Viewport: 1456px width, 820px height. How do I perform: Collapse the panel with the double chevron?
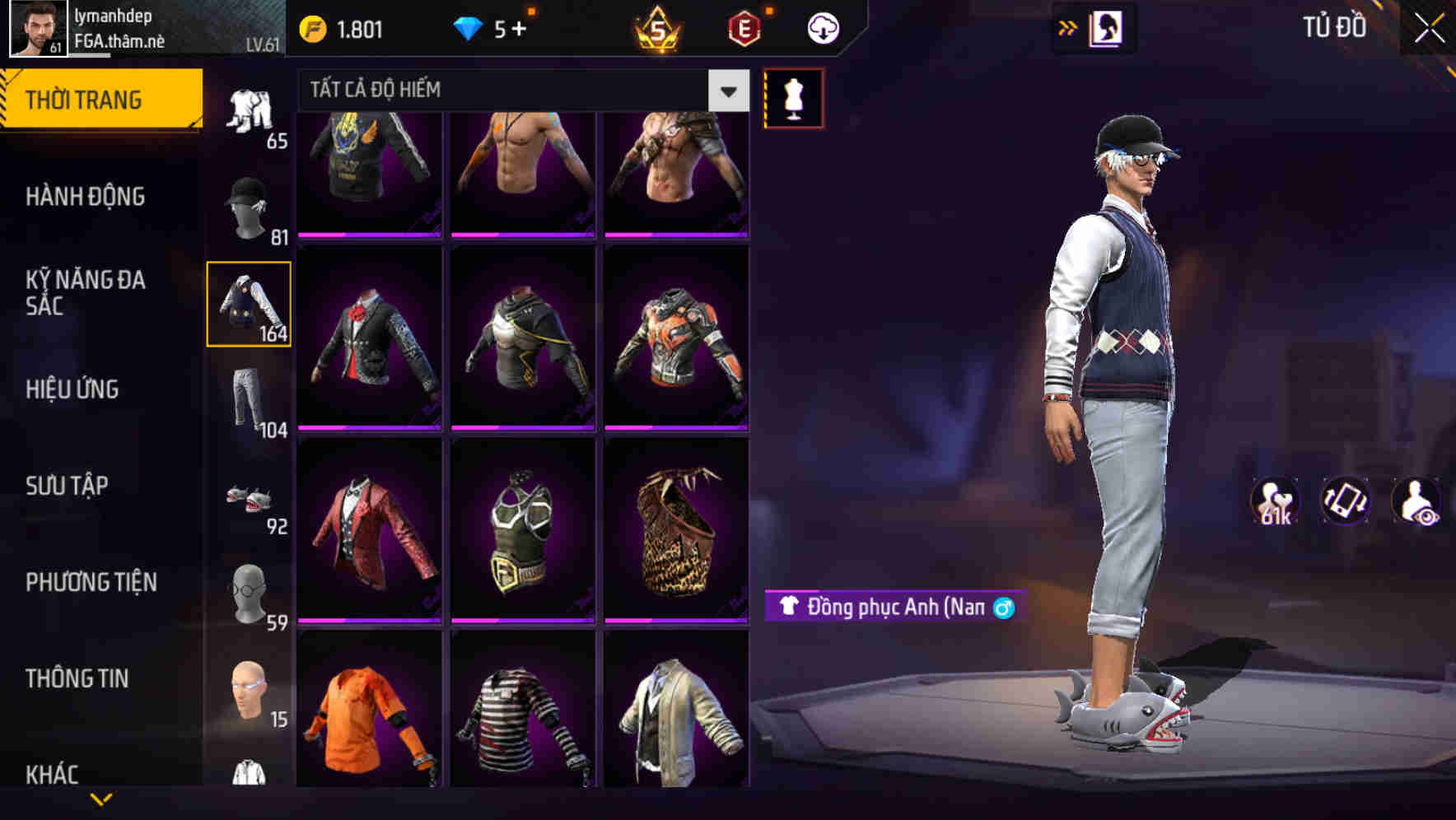(x=1068, y=27)
